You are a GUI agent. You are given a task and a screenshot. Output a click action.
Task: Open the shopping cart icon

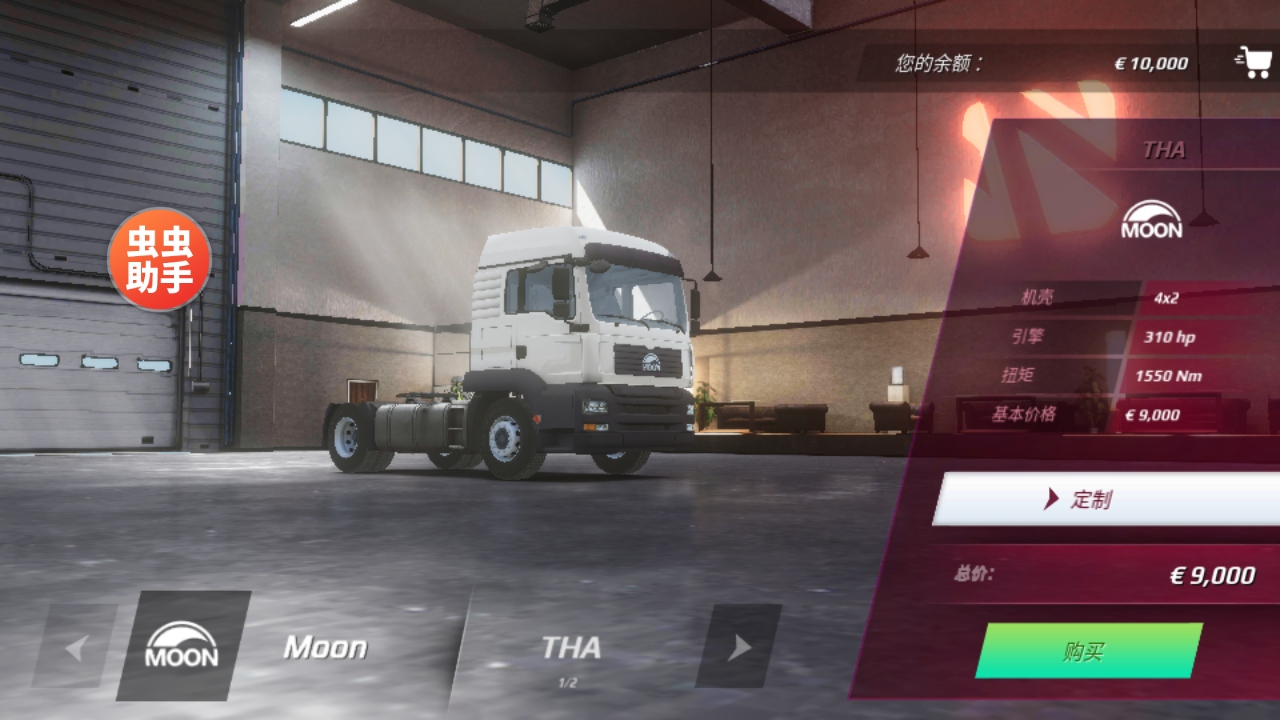pyautogui.click(x=1252, y=62)
